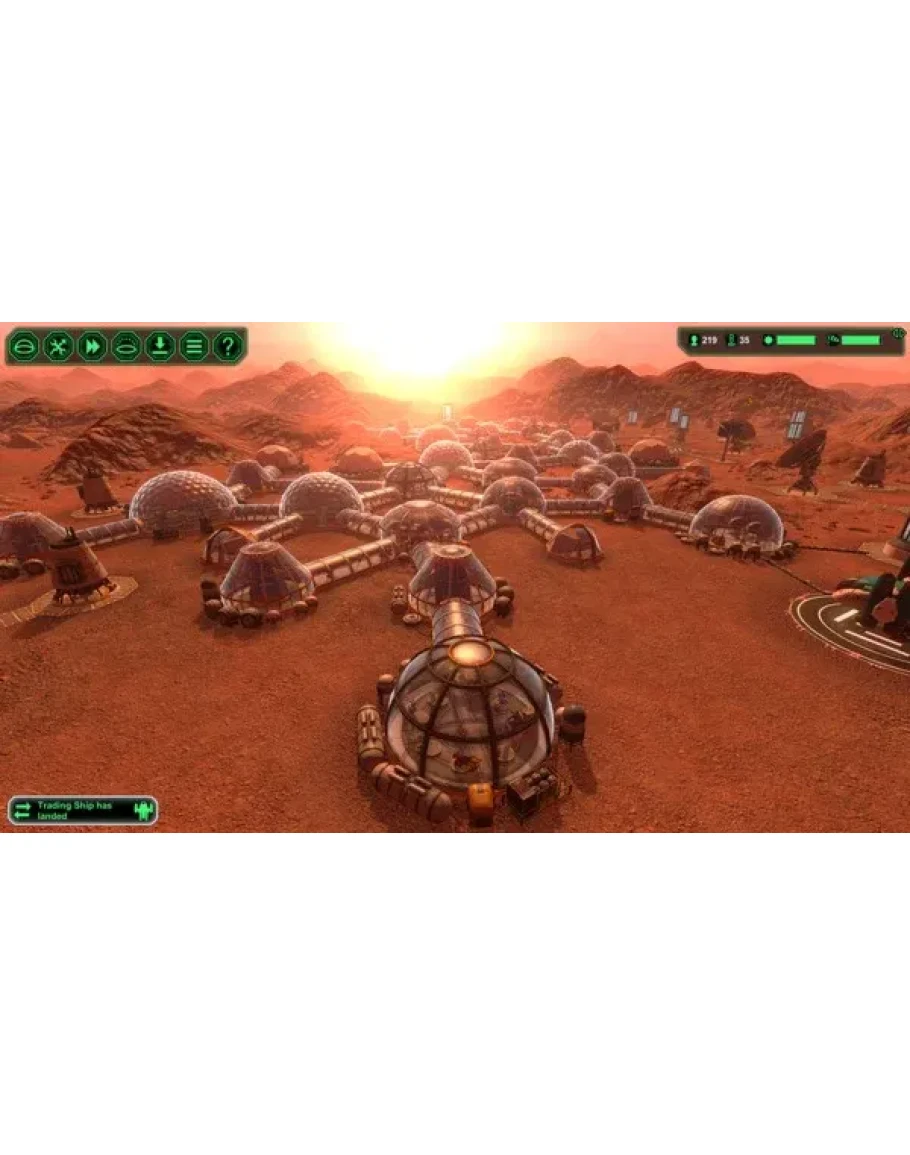Expand the stats panel corner button

pos(898,333)
